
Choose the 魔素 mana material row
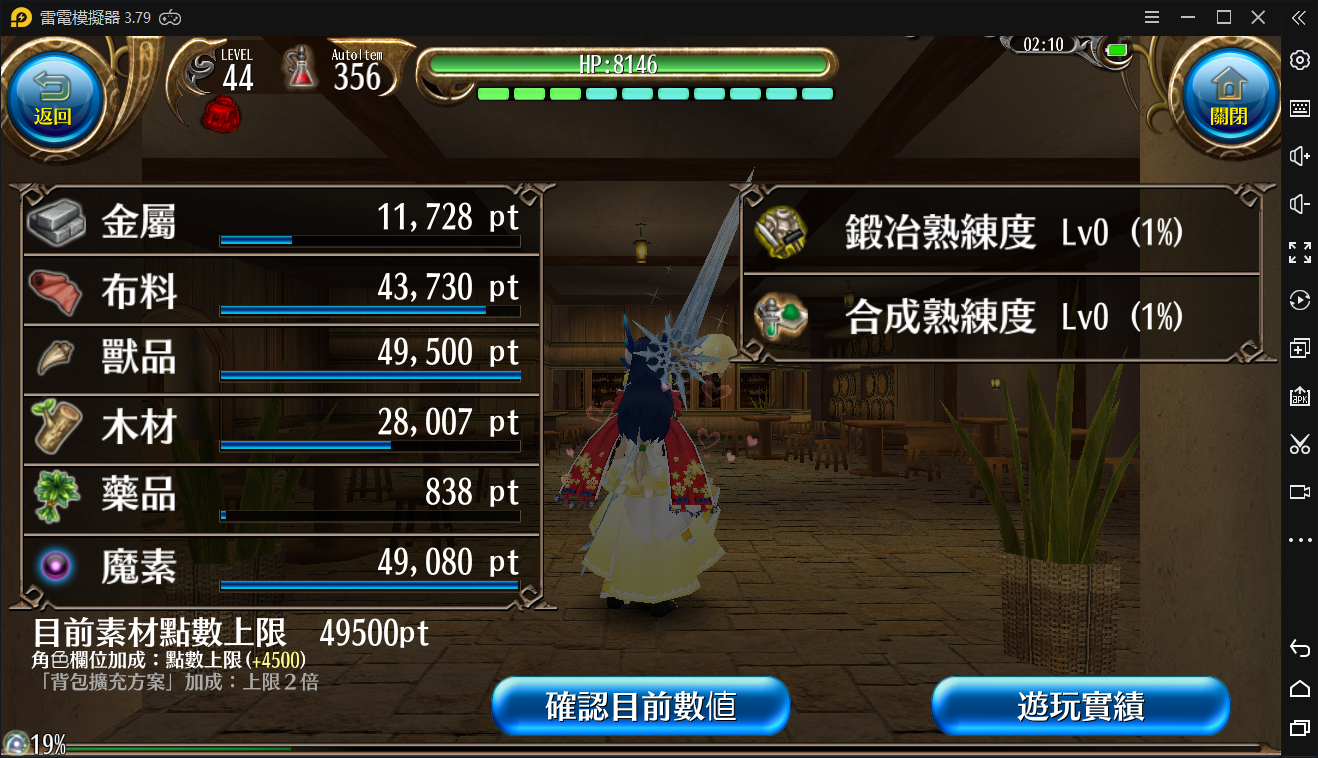click(x=280, y=565)
